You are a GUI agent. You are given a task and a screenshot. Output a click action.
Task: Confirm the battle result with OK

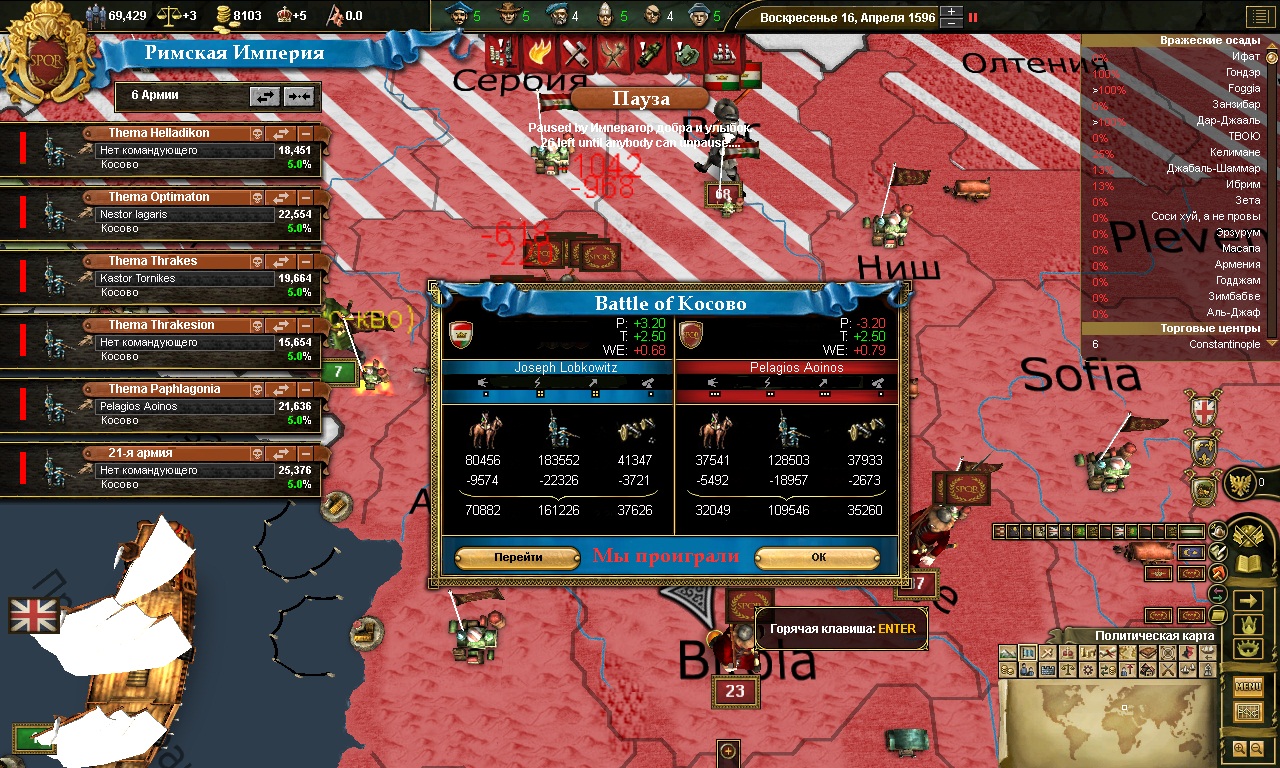point(817,557)
